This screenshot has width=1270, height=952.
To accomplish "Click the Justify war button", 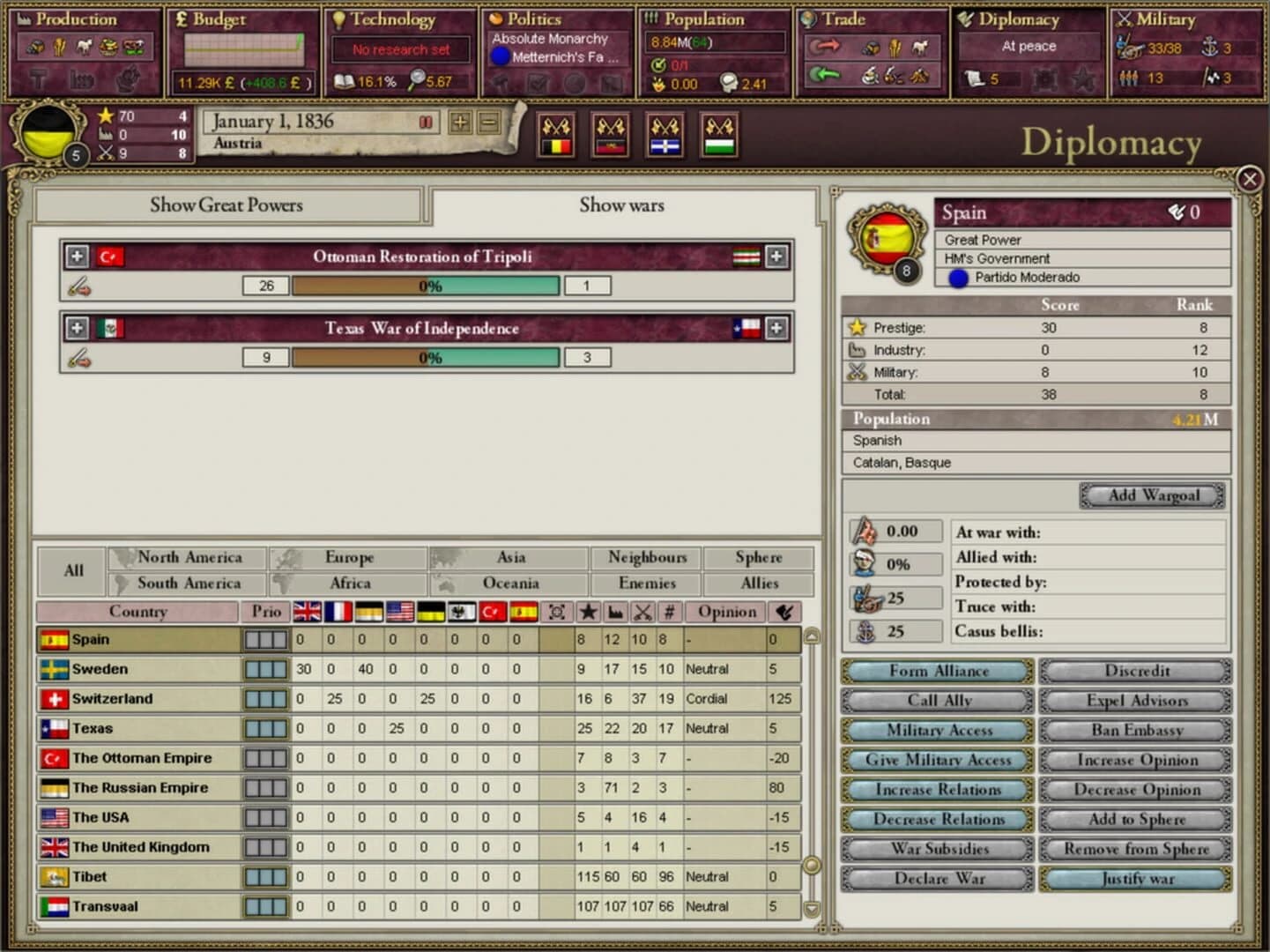I will point(1134,879).
